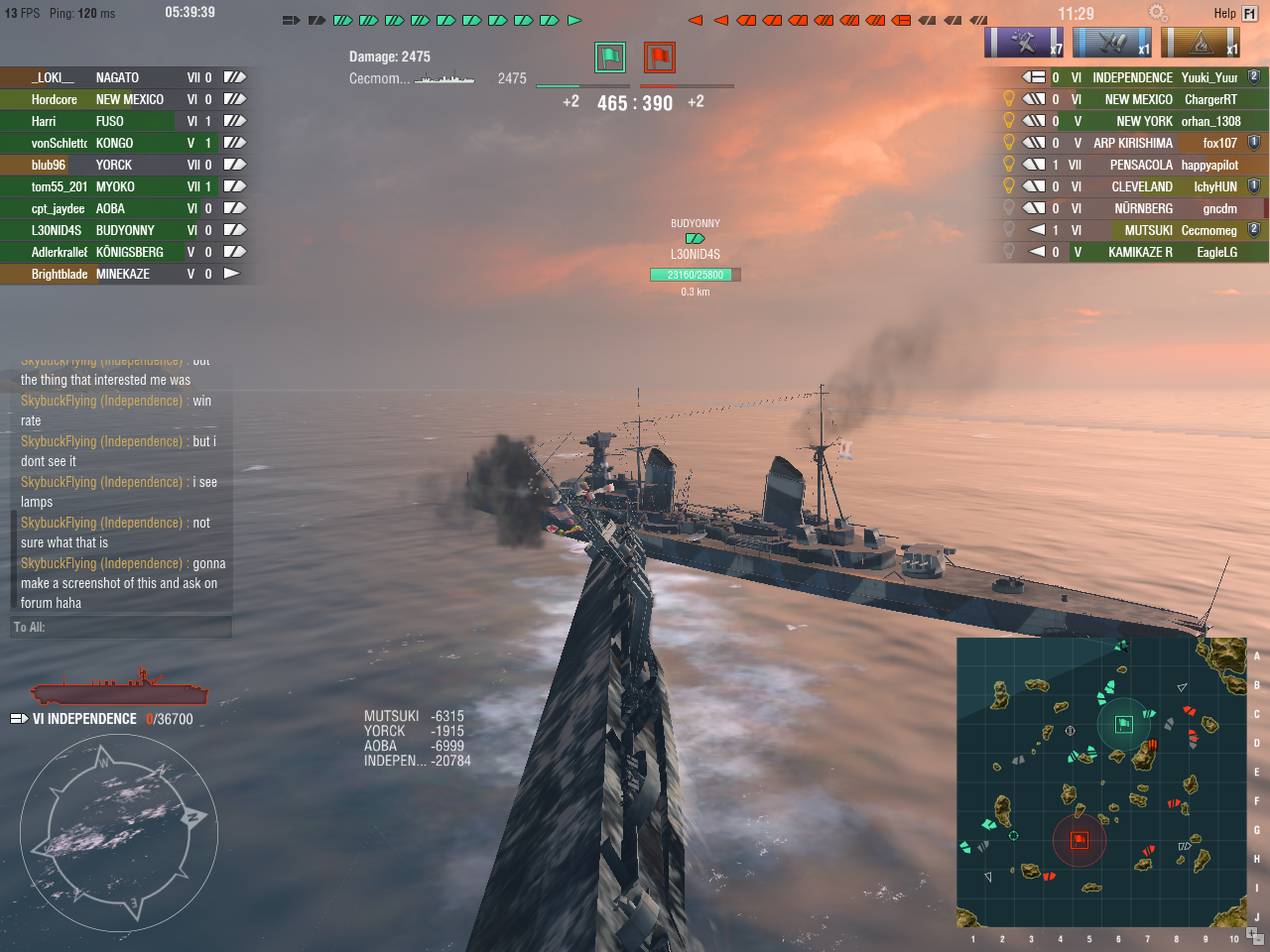Click the 'To All:' chat input field
This screenshot has height=952, width=1270.
pyautogui.click(x=121, y=627)
